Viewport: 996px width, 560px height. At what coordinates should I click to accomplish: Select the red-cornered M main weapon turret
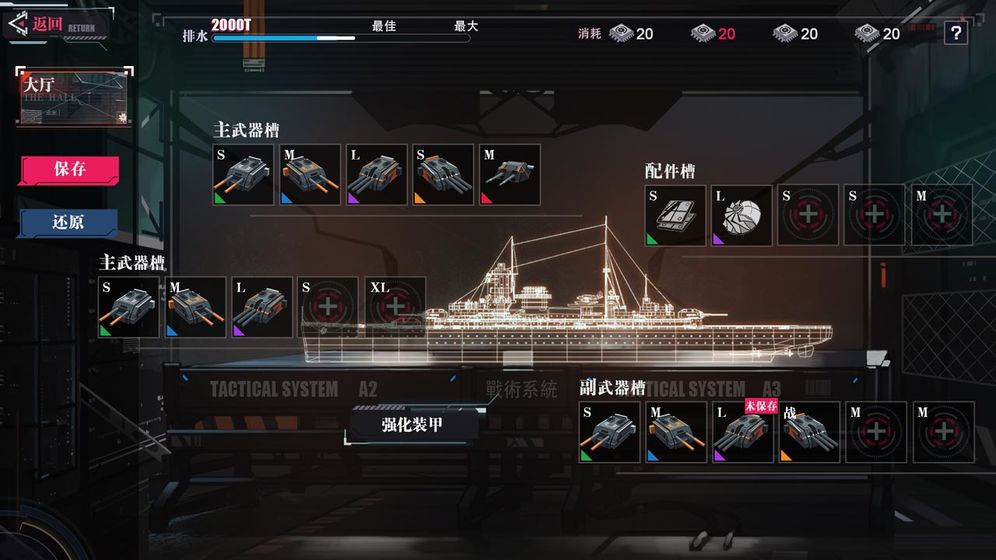(509, 175)
